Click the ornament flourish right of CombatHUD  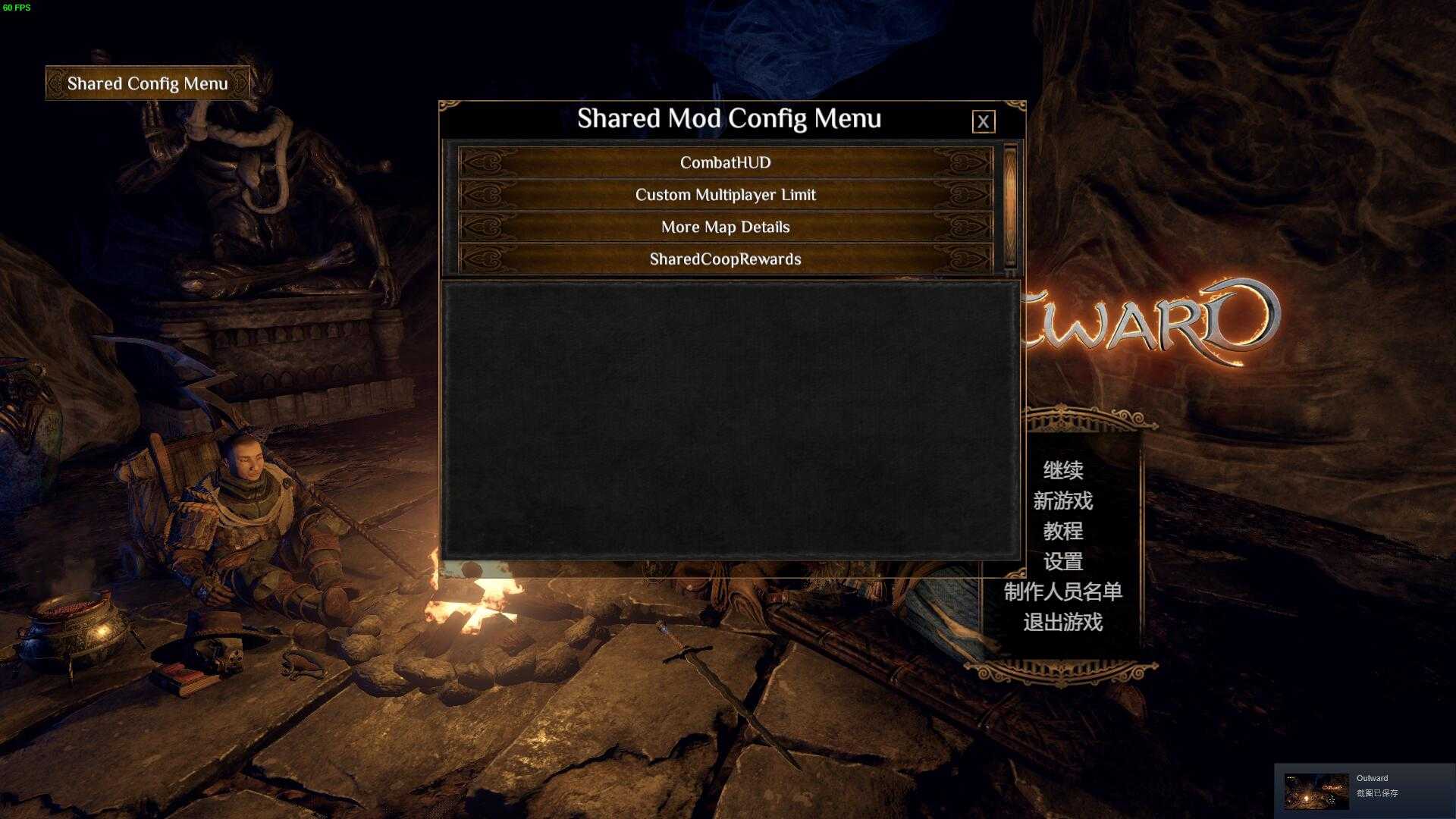click(965, 162)
